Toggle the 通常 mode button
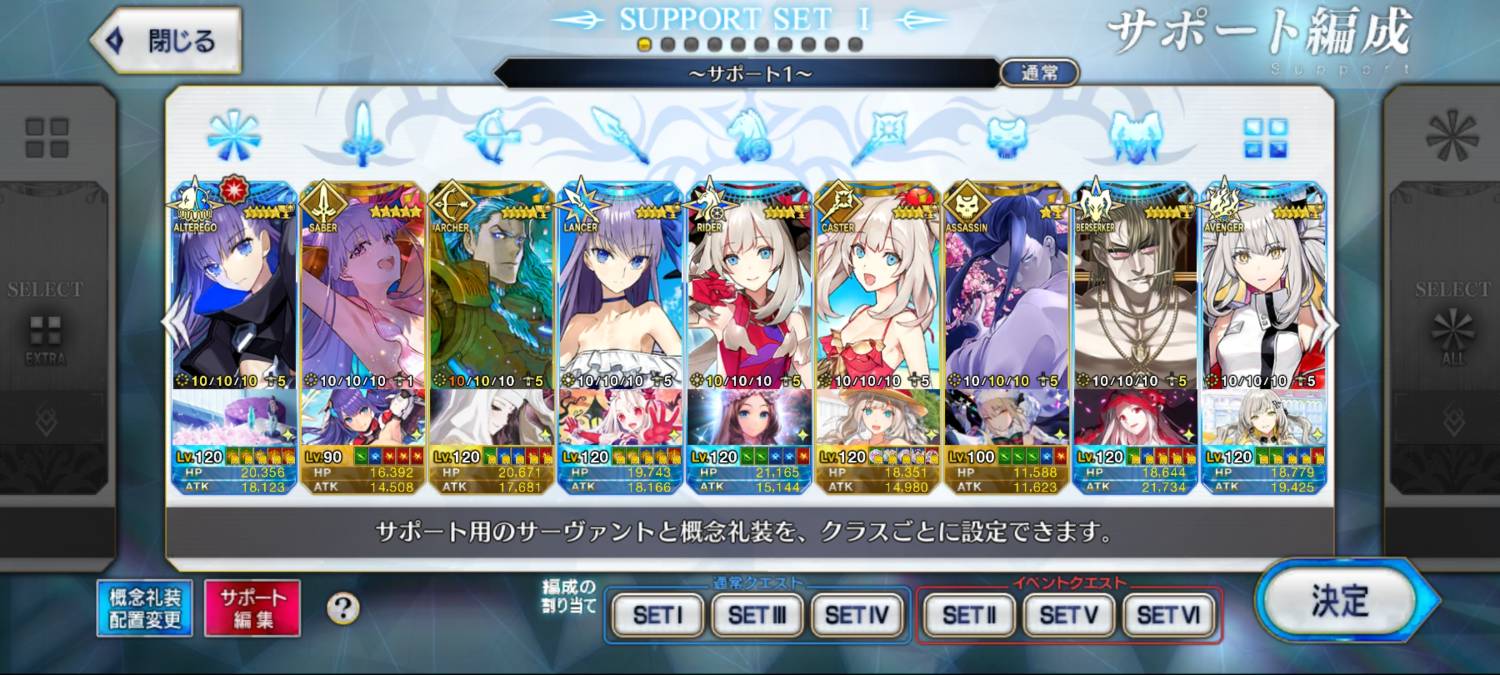 (x=1039, y=73)
